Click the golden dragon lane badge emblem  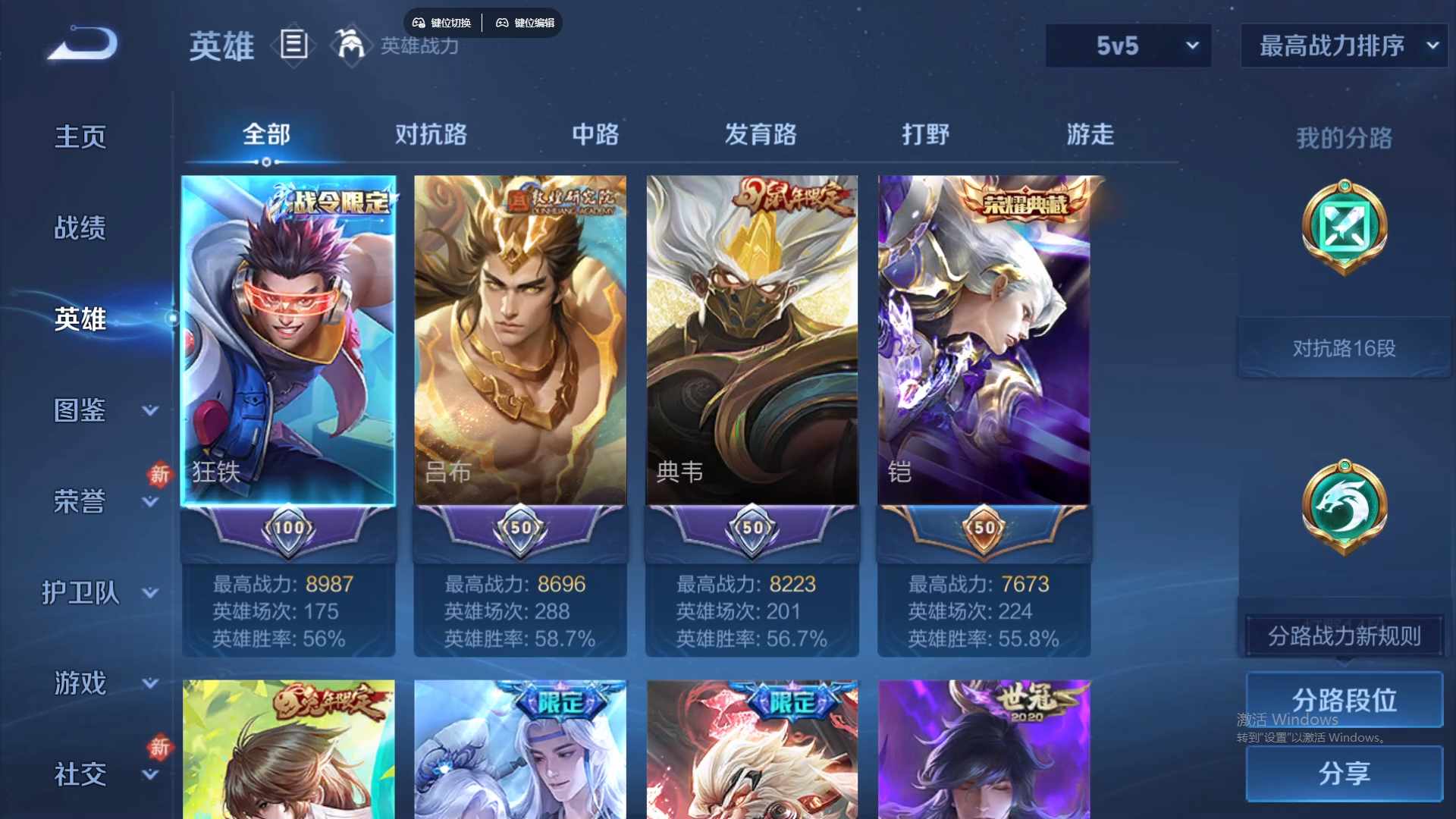(x=1342, y=507)
